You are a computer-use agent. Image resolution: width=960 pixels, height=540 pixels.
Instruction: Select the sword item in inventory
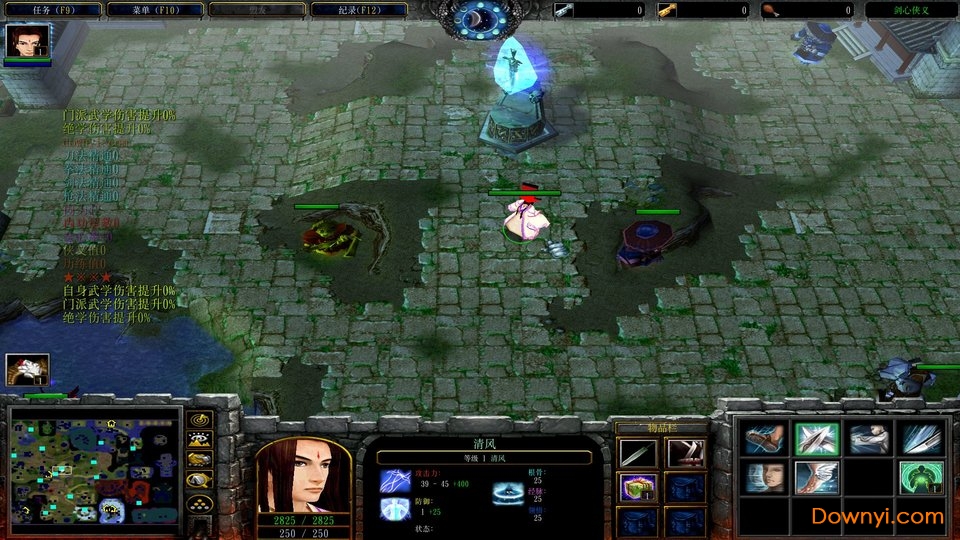[x=637, y=454]
